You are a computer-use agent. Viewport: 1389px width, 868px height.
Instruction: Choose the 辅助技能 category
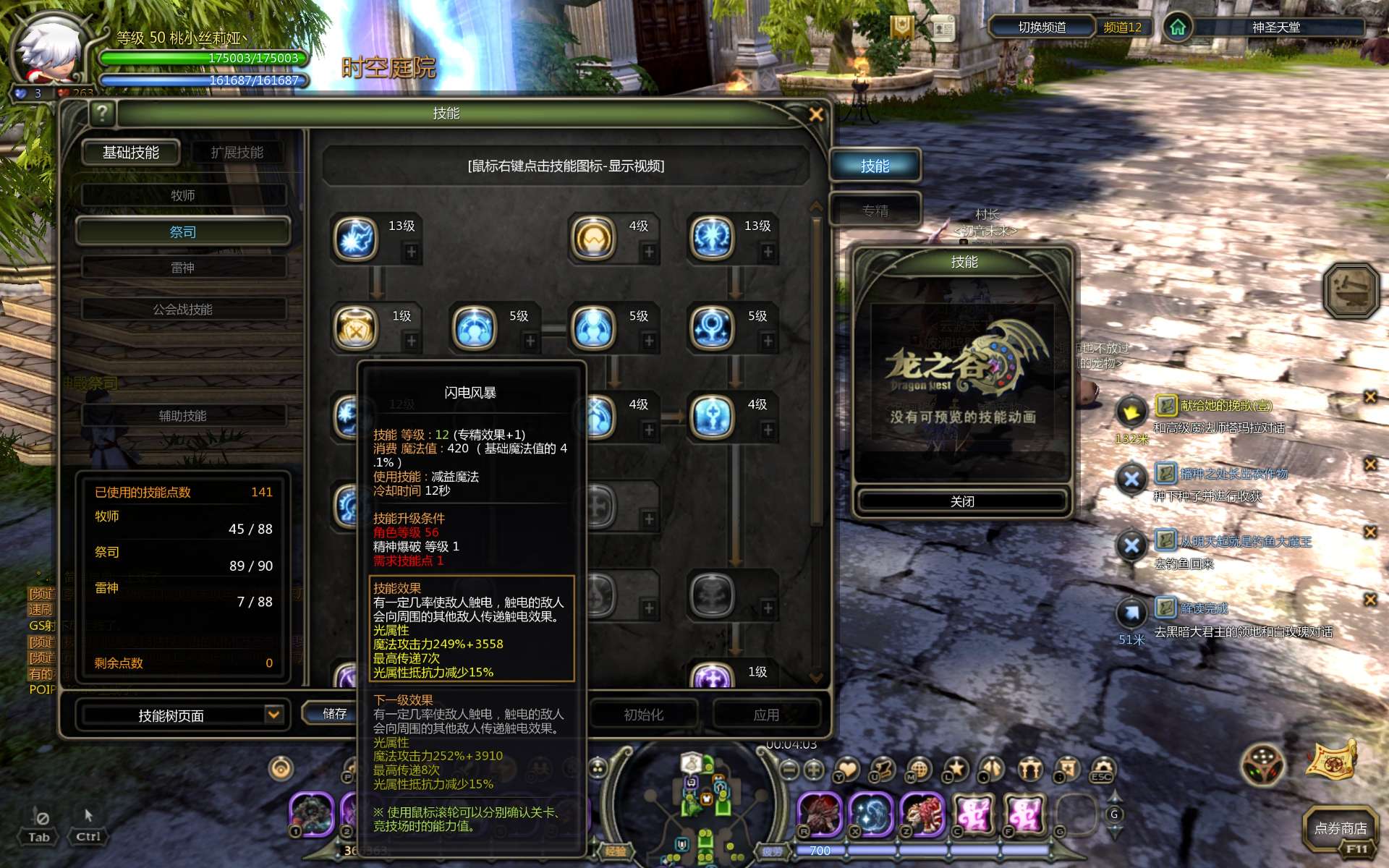[x=183, y=416]
